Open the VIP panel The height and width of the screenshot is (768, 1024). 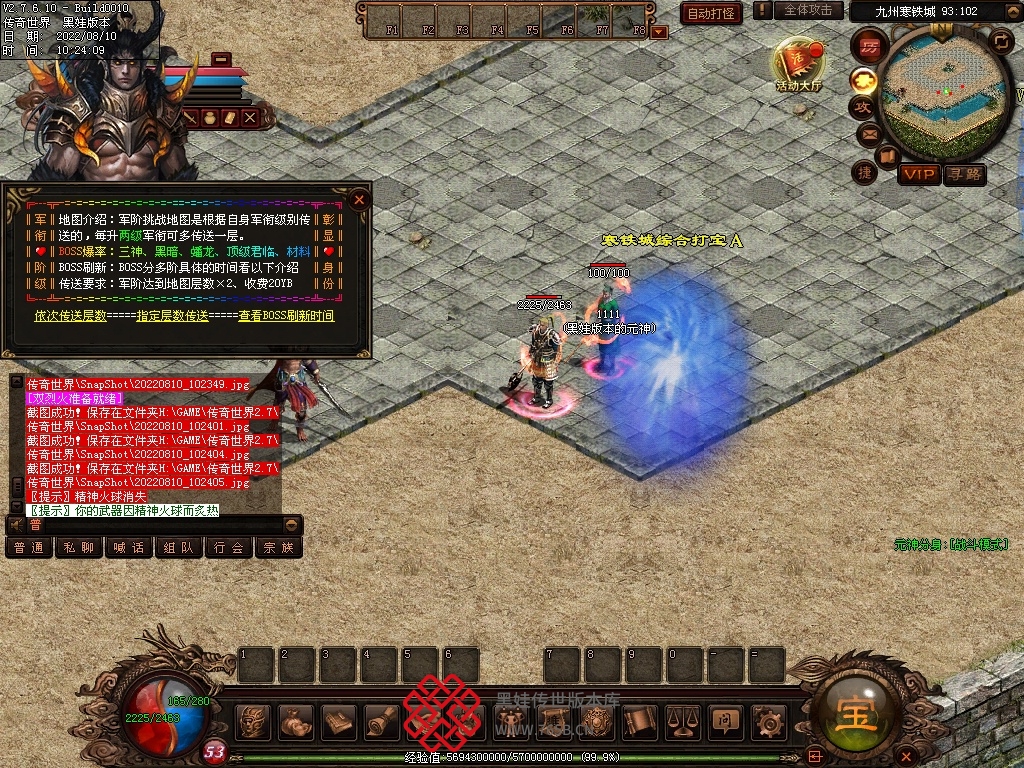pyautogui.click(x=918, y=175)
